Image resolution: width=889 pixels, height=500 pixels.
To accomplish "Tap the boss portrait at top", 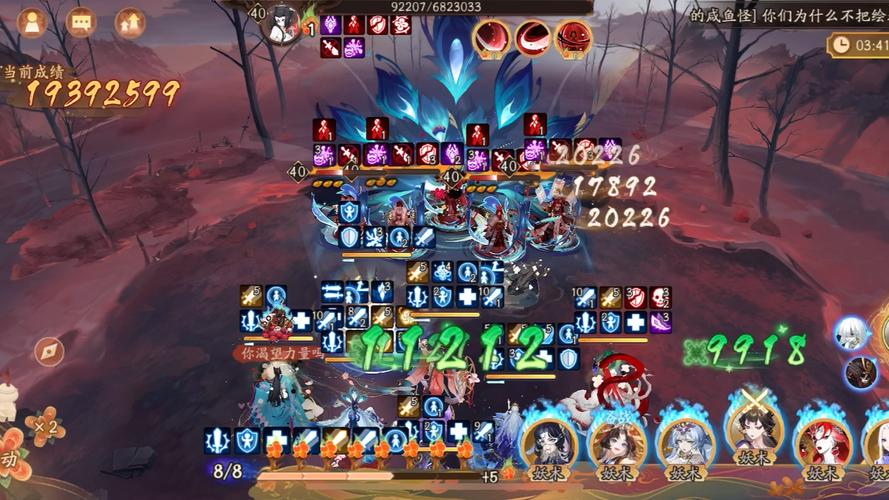I will click(284, 22).
